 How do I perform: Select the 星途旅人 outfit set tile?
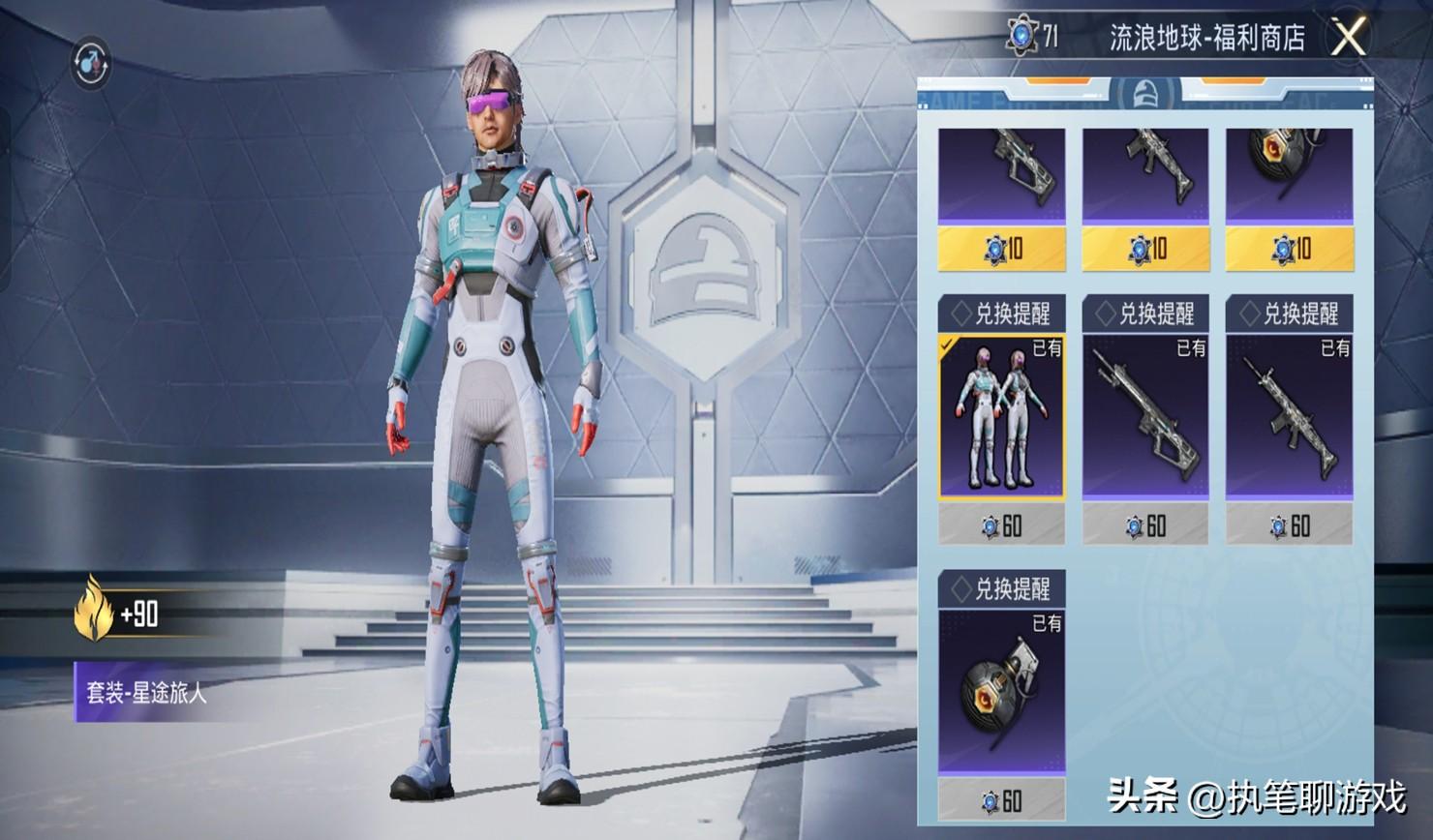1001,416
